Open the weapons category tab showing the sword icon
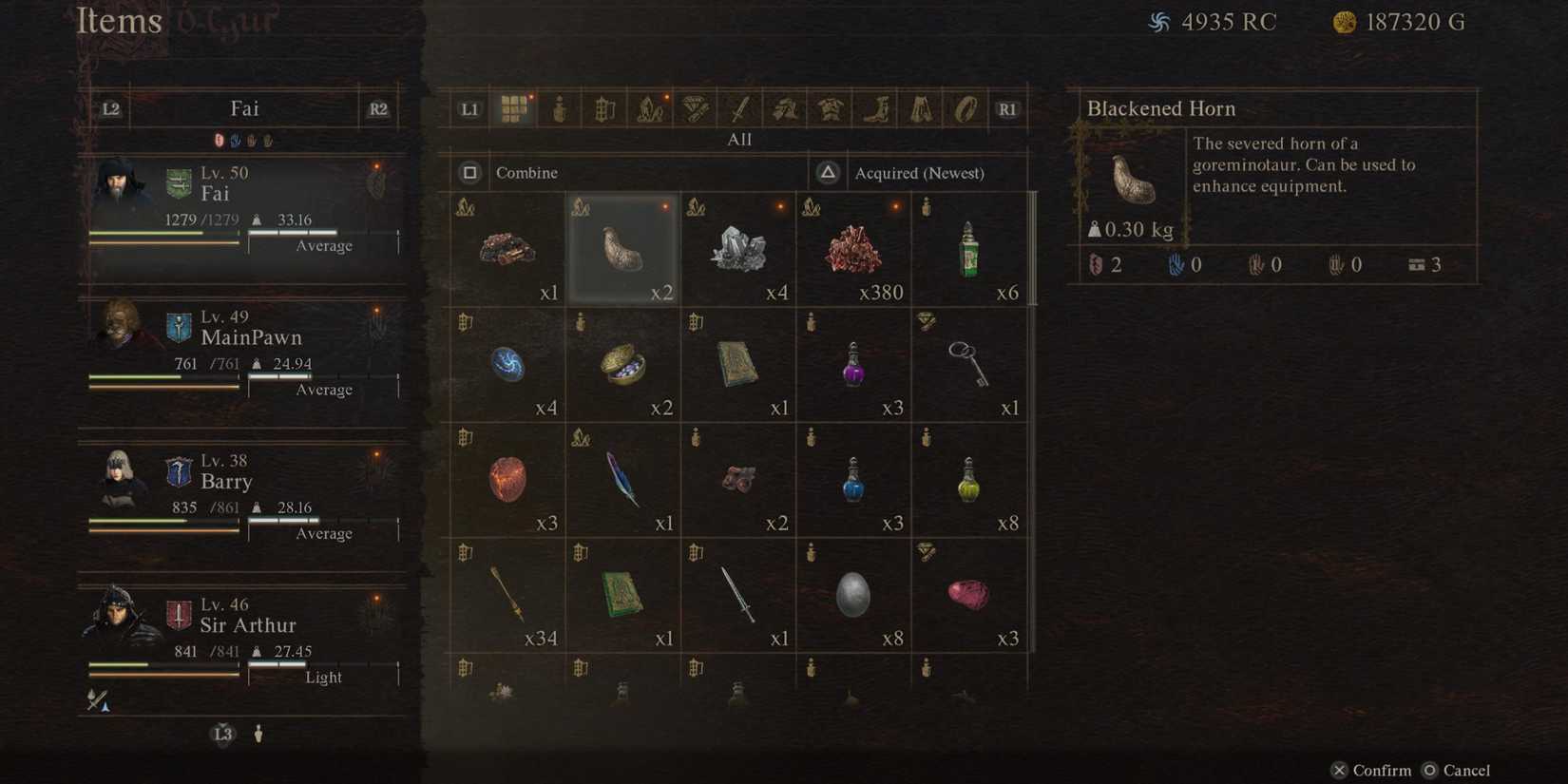This screenshot has height=784, width=1568. (737, 108)
